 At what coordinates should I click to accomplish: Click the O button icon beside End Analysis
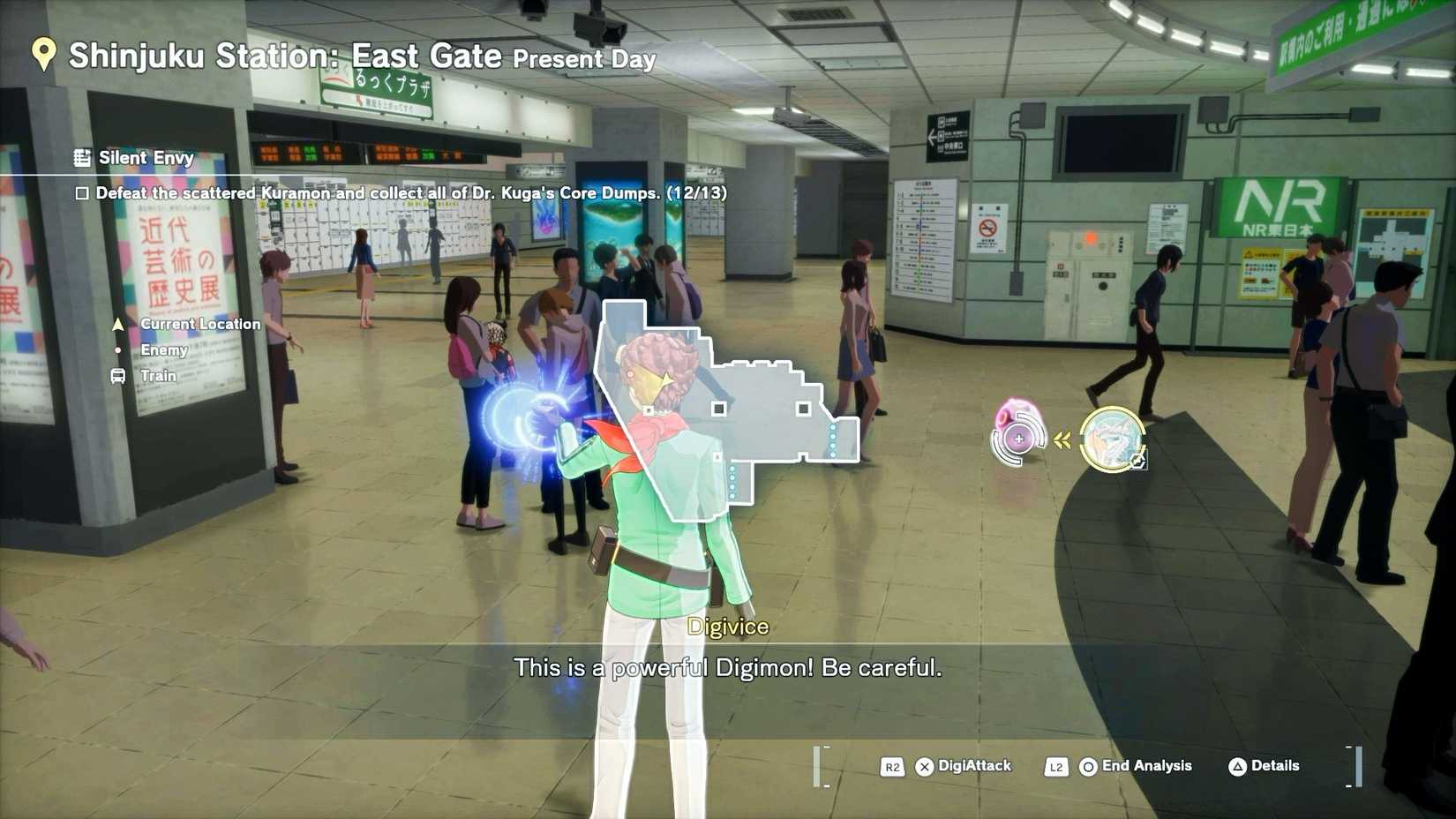[x=1087, y=766]
